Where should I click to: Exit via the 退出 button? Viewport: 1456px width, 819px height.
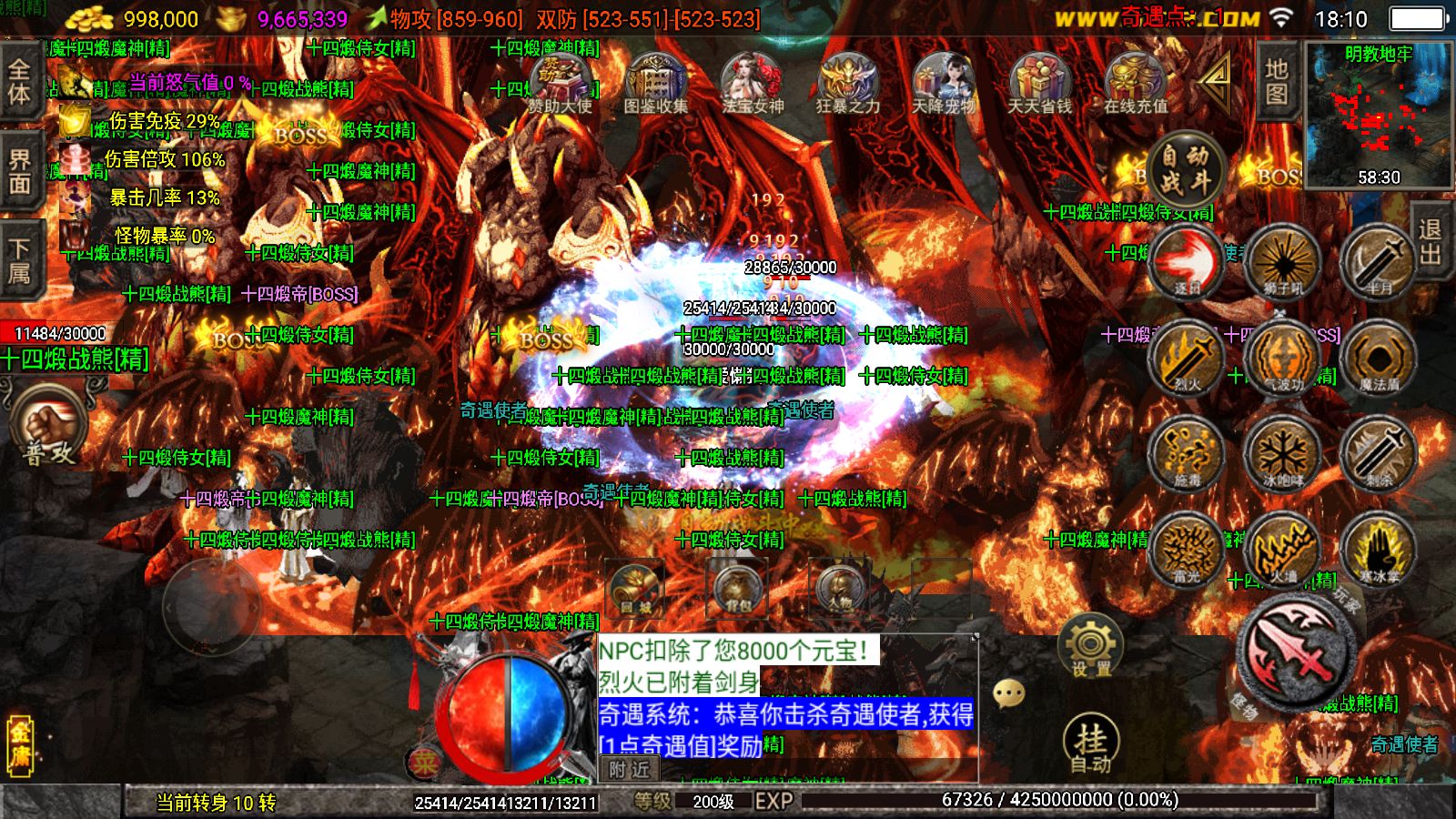pyautogui.click(x=1431, y=241)
